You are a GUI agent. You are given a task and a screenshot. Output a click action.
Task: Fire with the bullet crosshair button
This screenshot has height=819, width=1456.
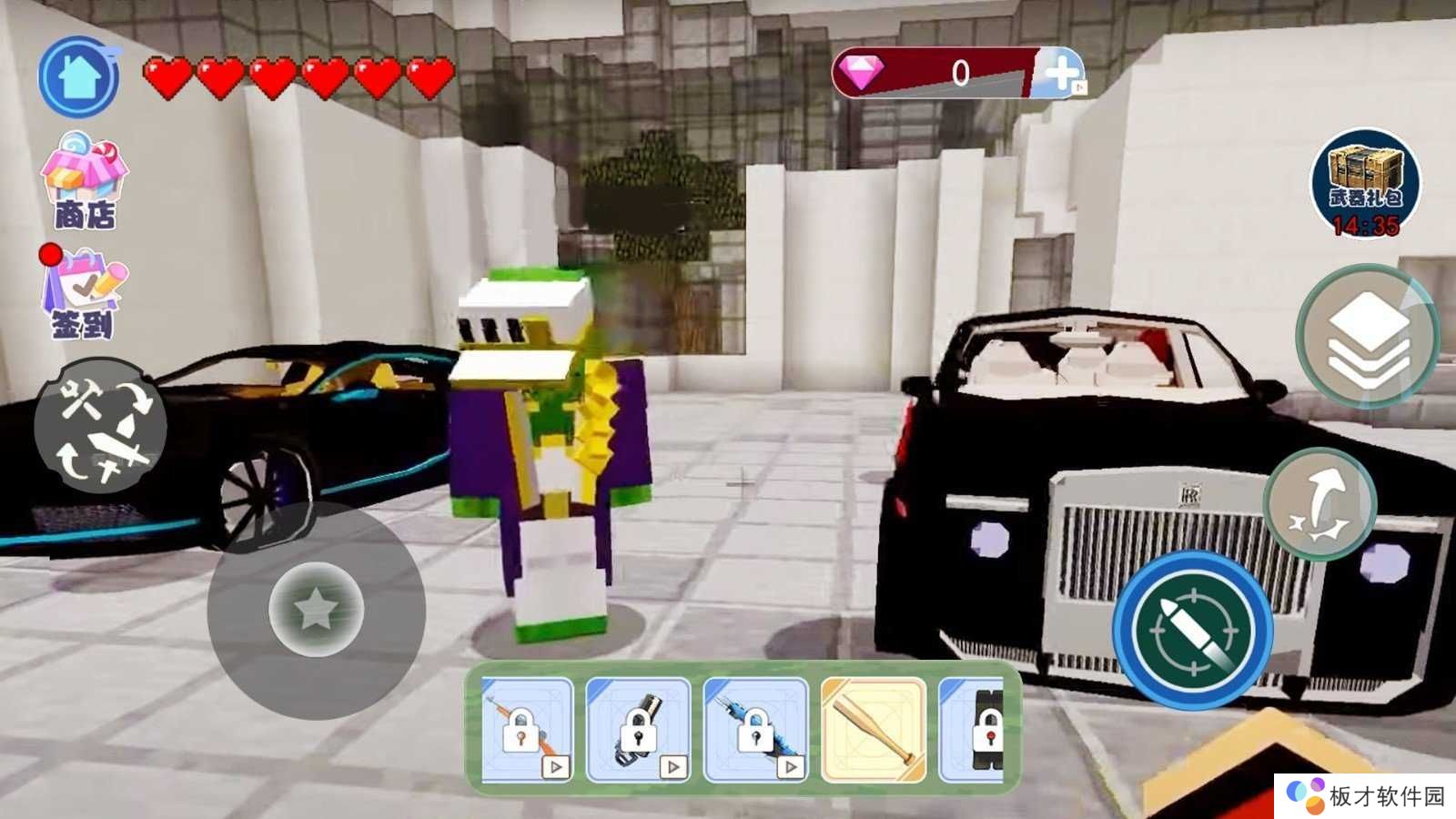(x=1192, y=630)
